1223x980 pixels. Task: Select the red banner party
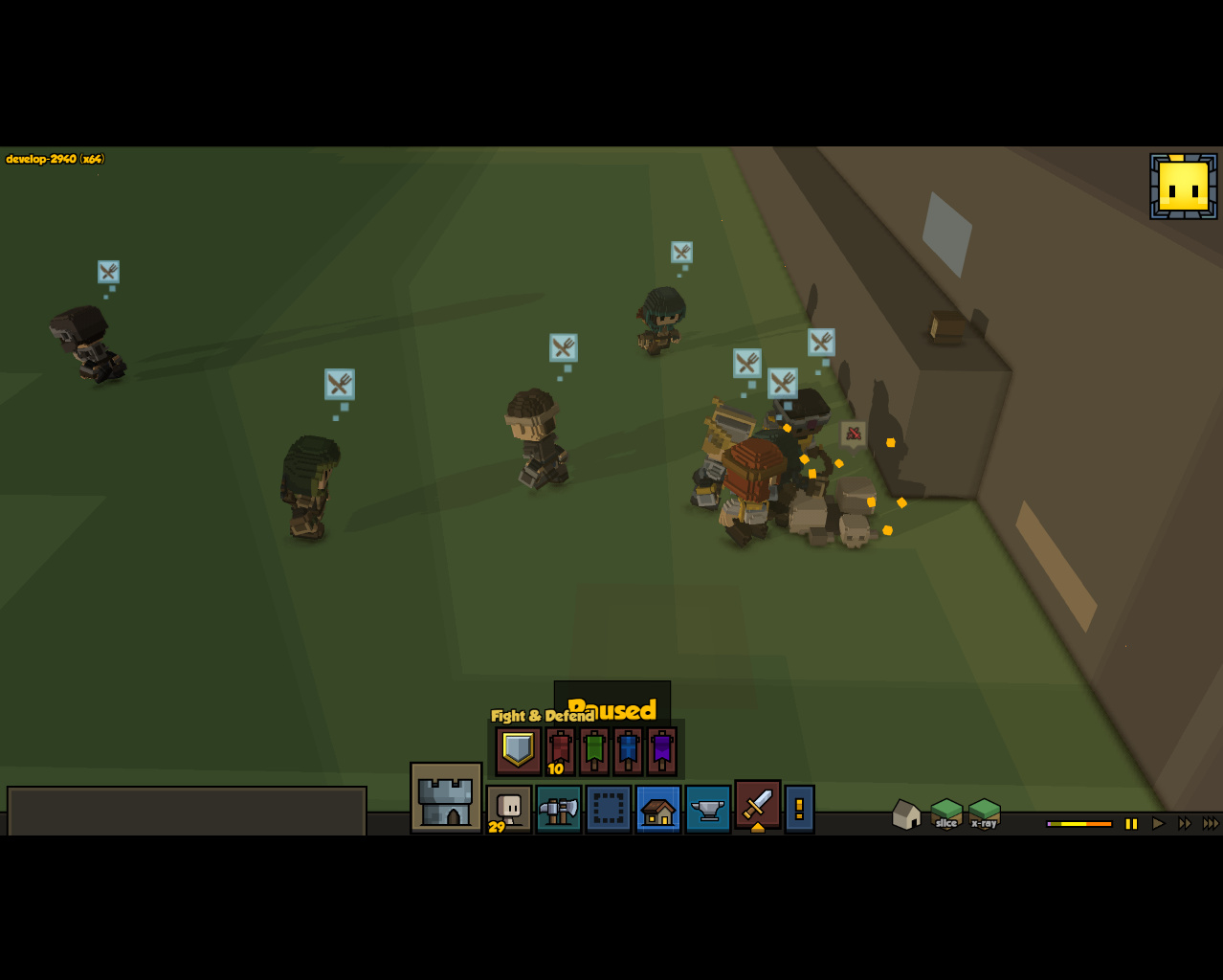tap(561, 750)
